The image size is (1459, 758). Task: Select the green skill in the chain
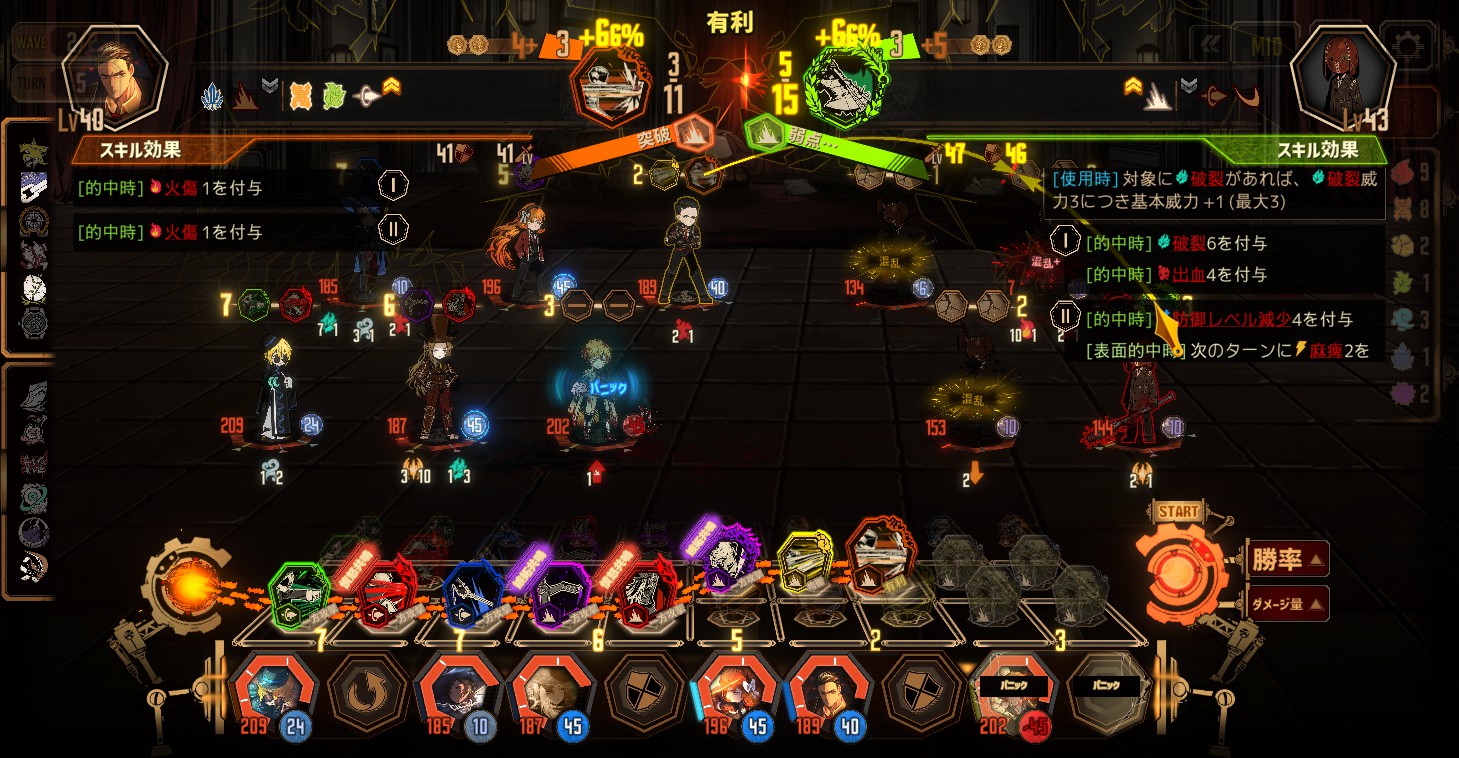pyautogui.click(x=298, y=593)
